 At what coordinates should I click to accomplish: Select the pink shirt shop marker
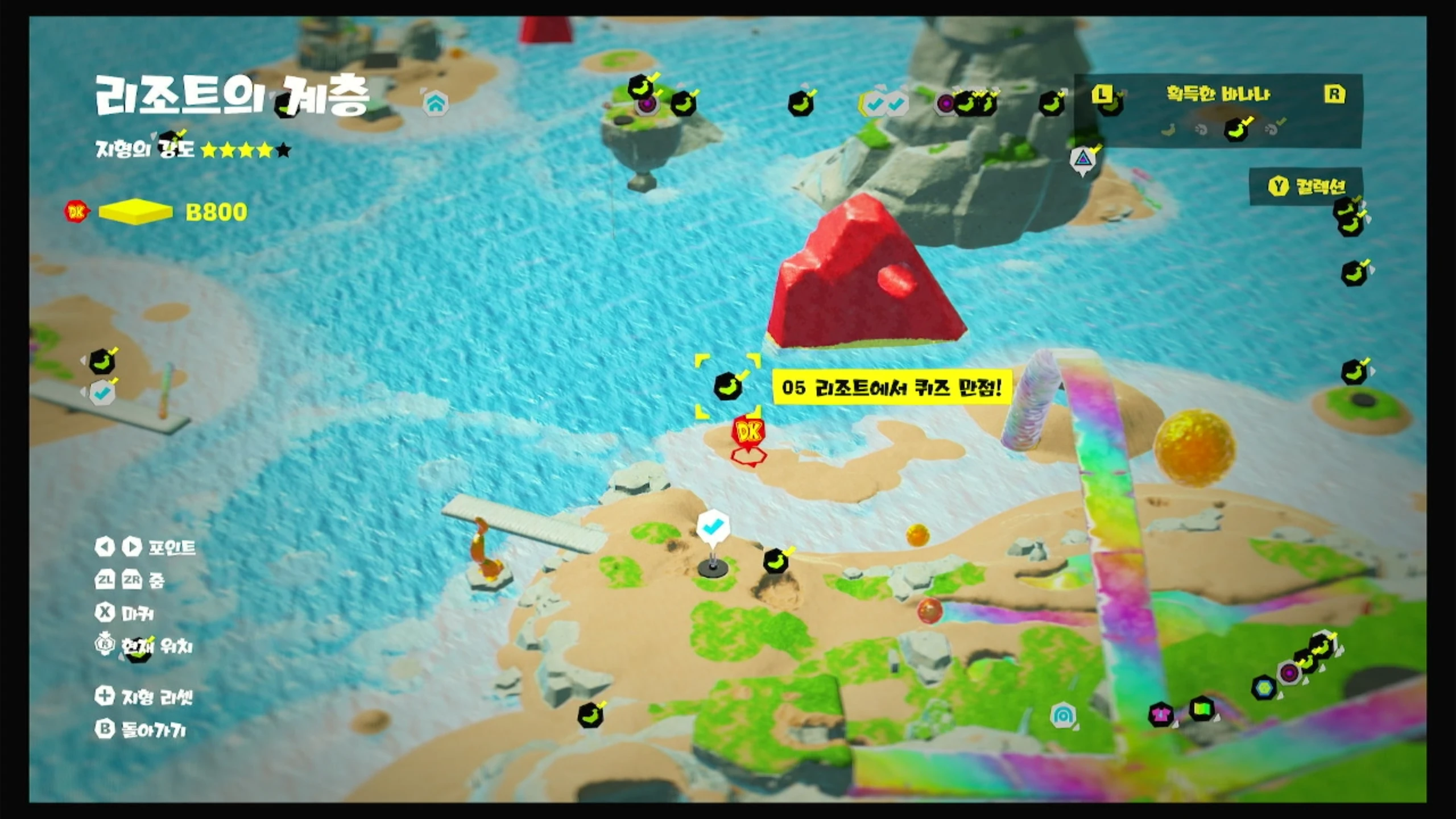(1160, 714)
